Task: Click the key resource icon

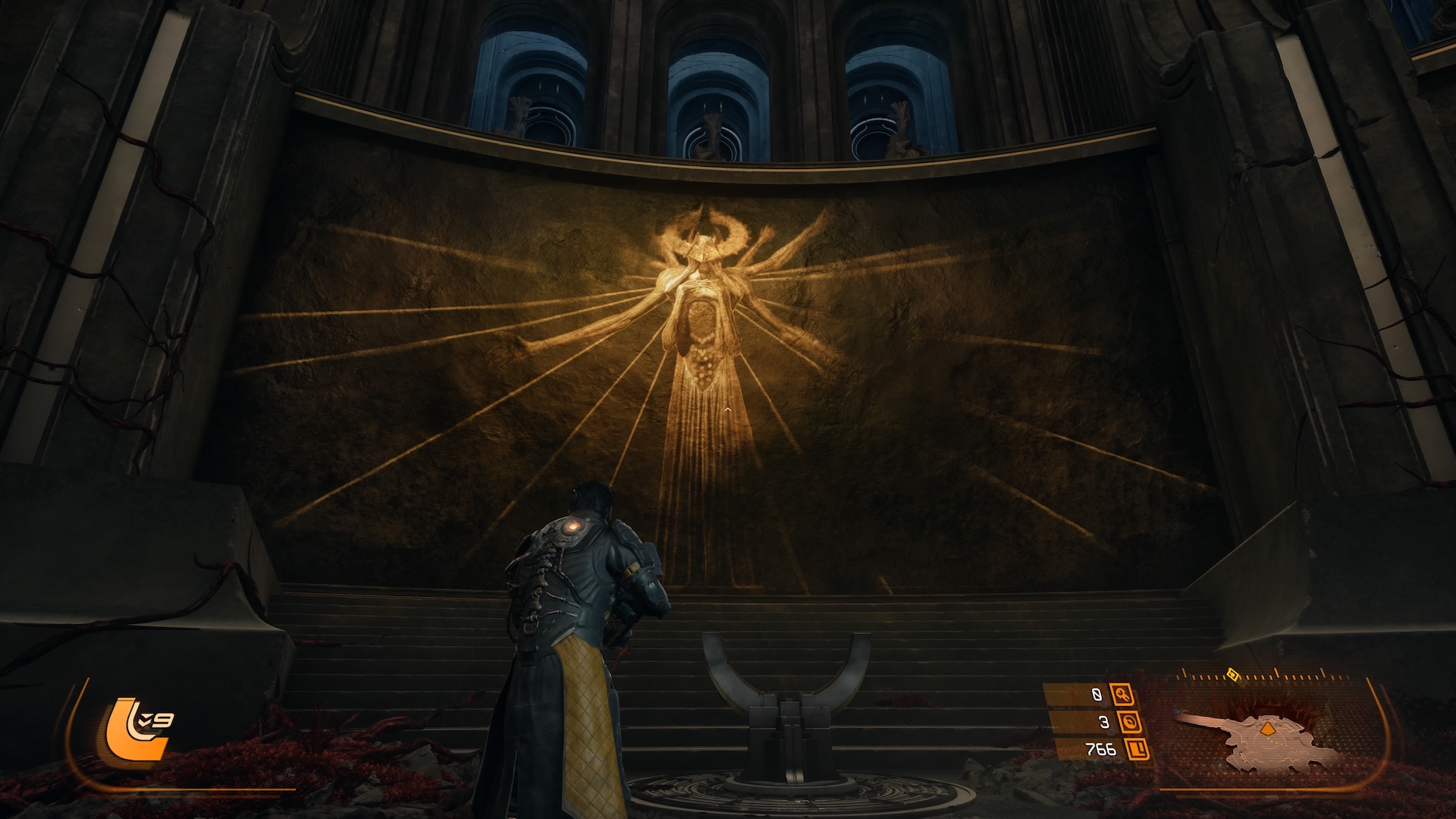Action: tap(1122, 694)
